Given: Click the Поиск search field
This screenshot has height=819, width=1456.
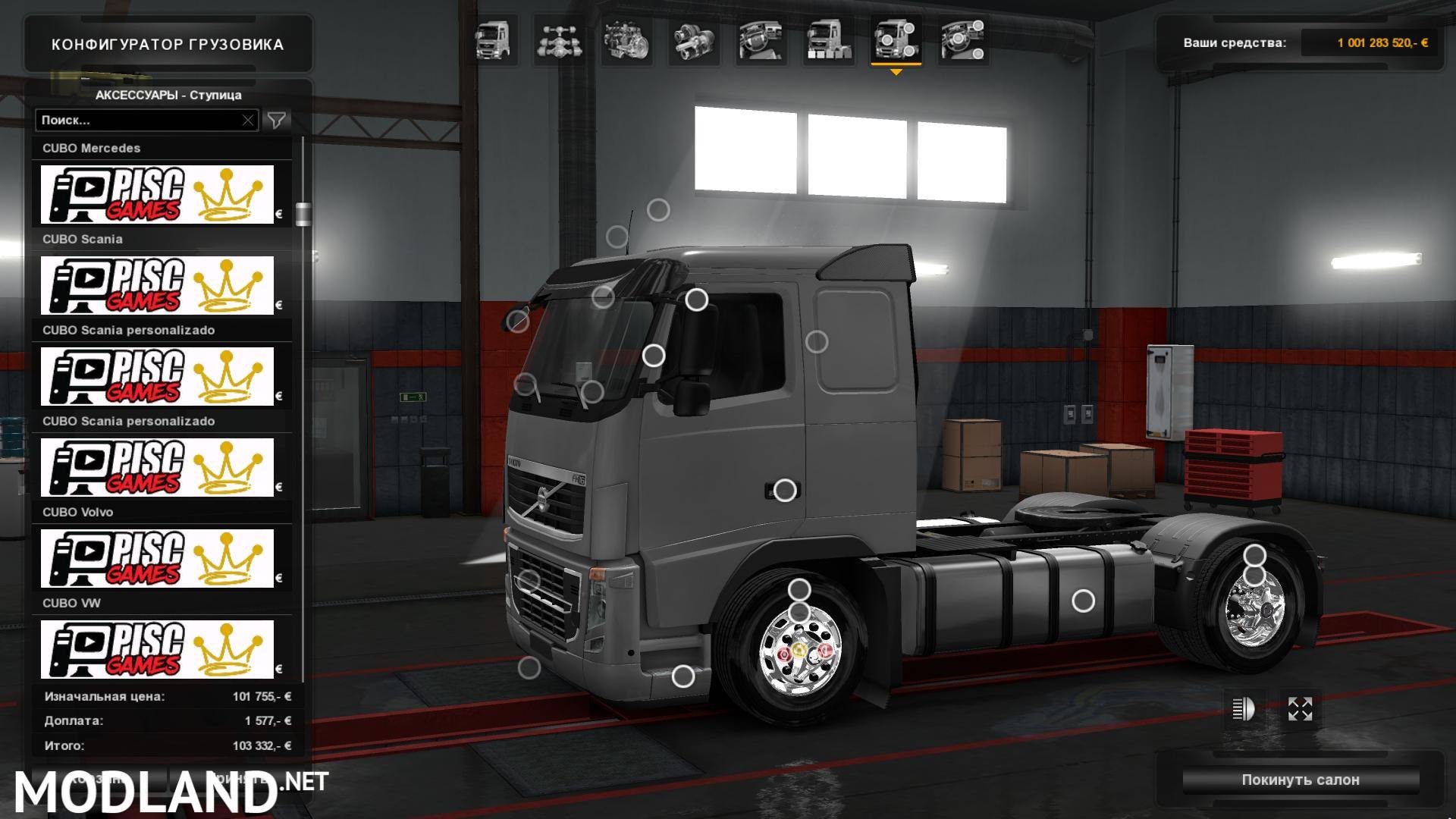Looking at the screenshot, I should [139, 120].
